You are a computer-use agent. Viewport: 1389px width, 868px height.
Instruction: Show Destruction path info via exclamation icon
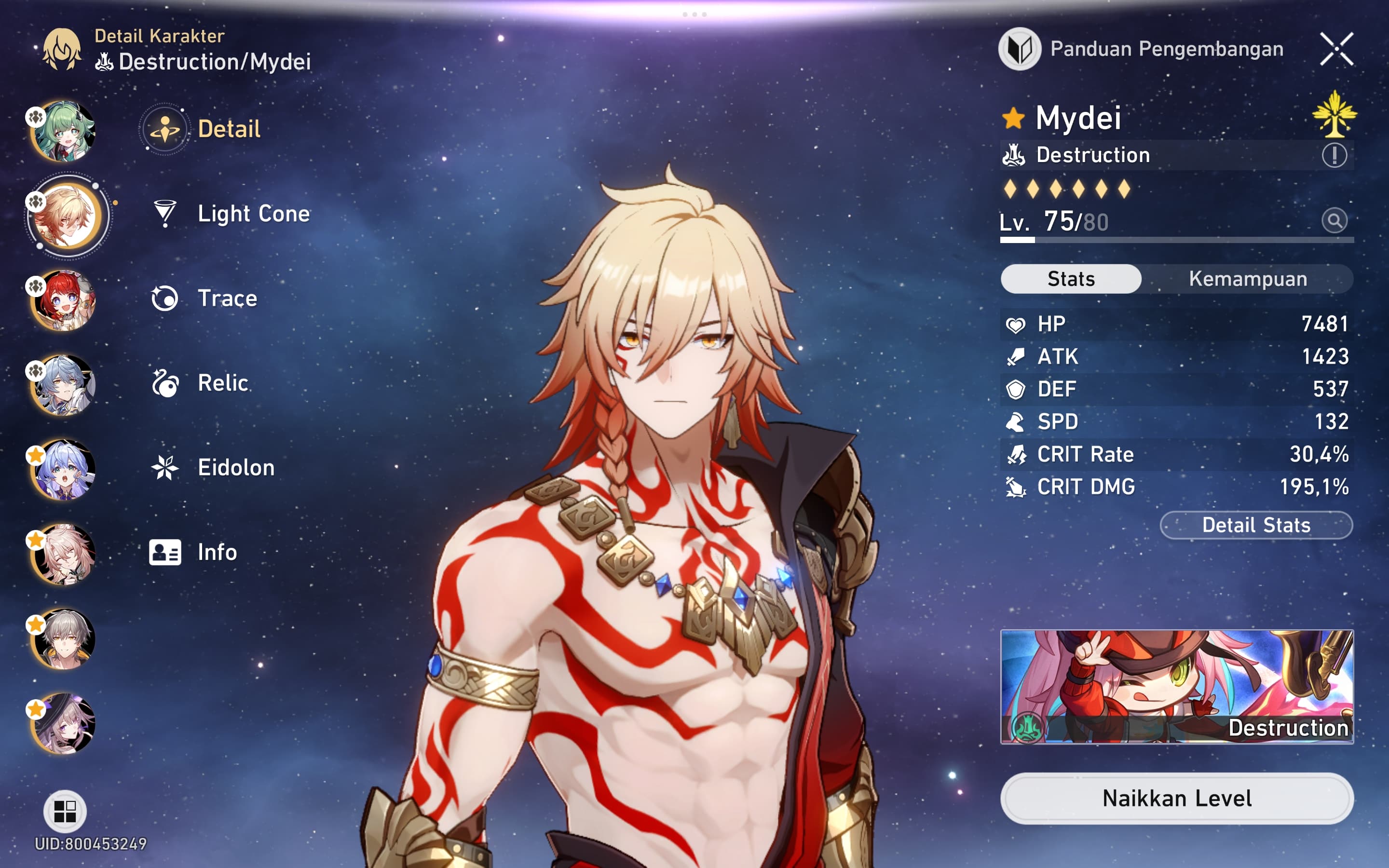click(x=1334, y=155)
